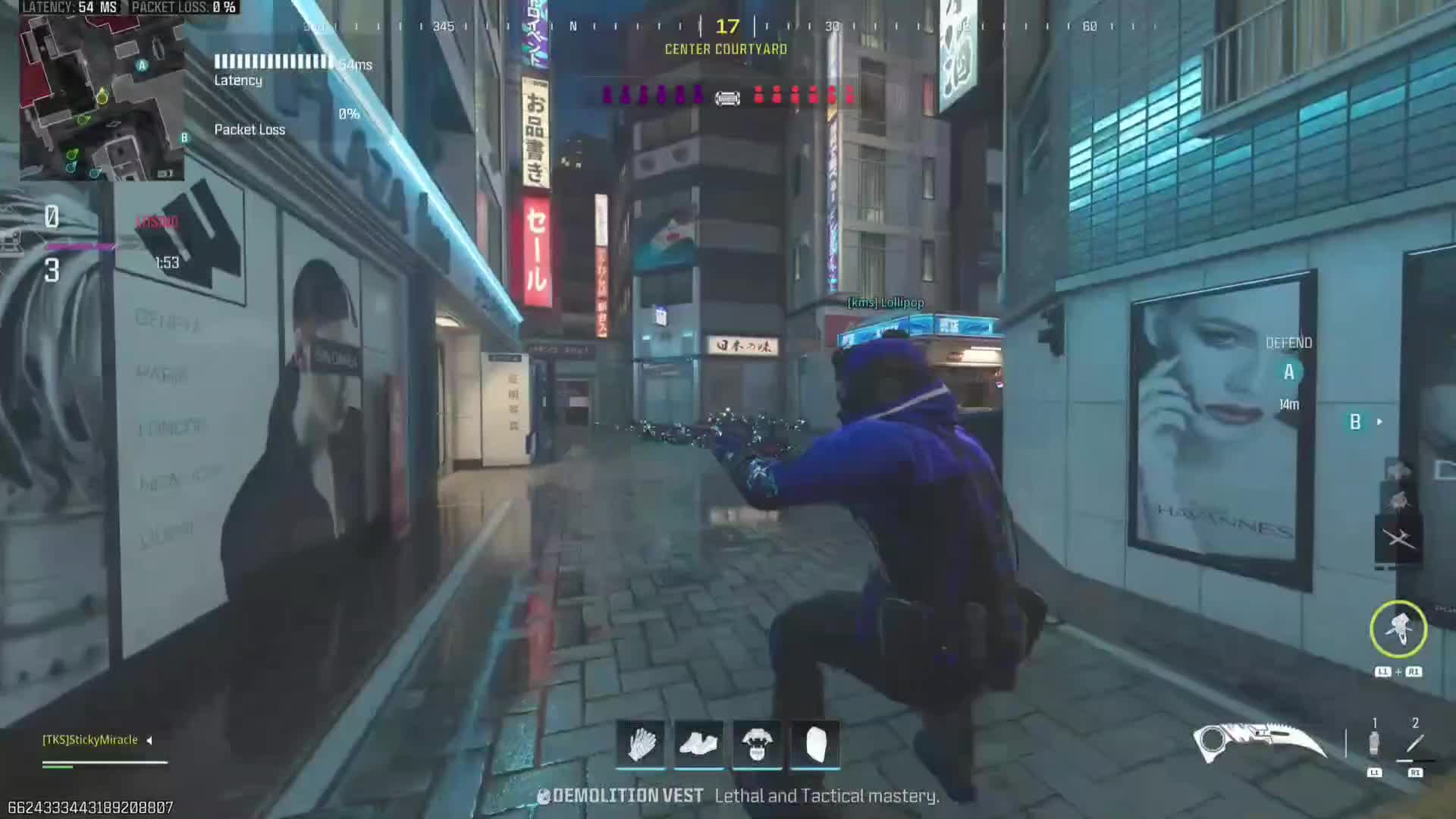Open the tactical minimap

(x=101, y=97)
